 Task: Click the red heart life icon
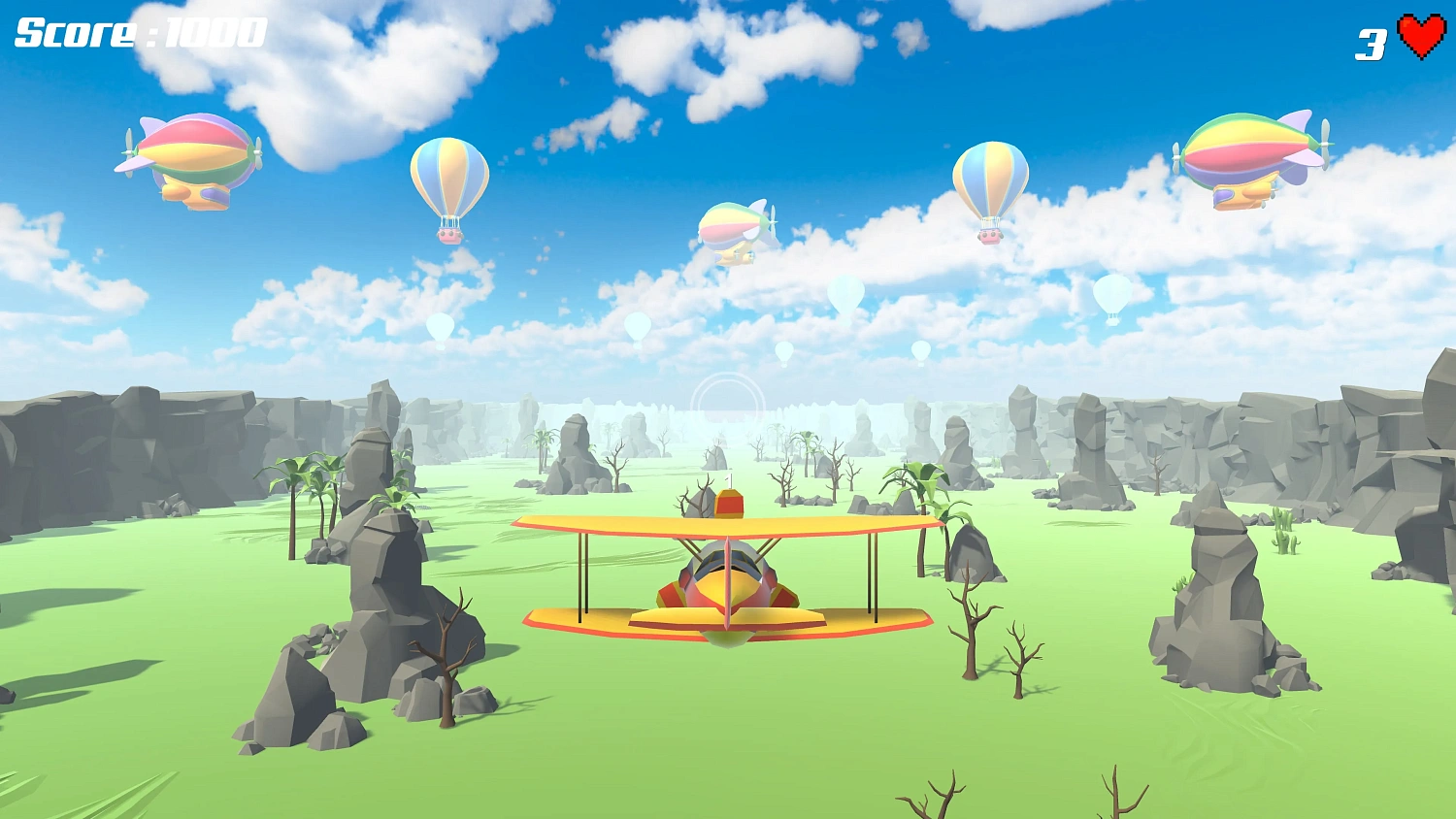click(x=1420, y=36)
